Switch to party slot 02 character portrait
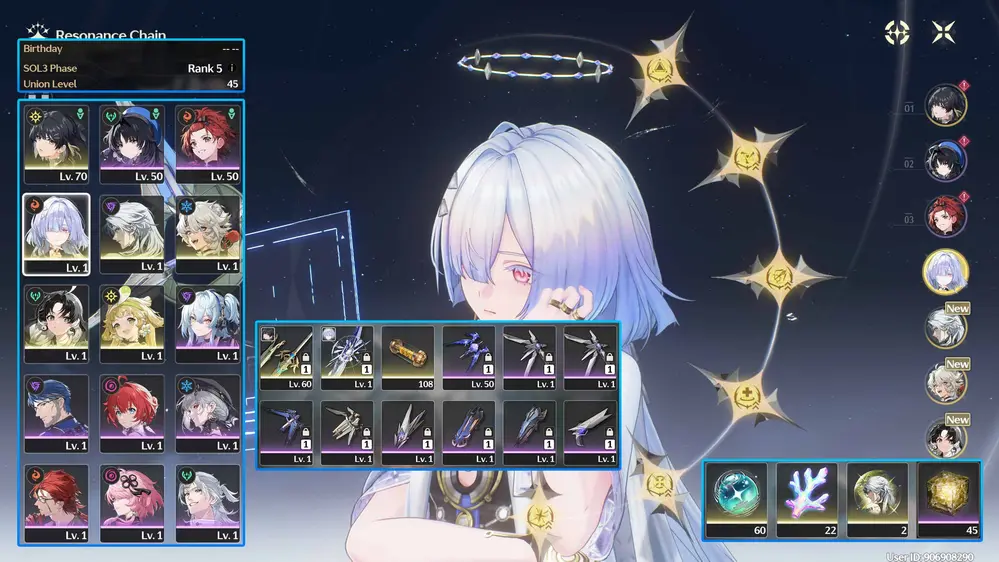999x562 pixels. coord(944,160)
